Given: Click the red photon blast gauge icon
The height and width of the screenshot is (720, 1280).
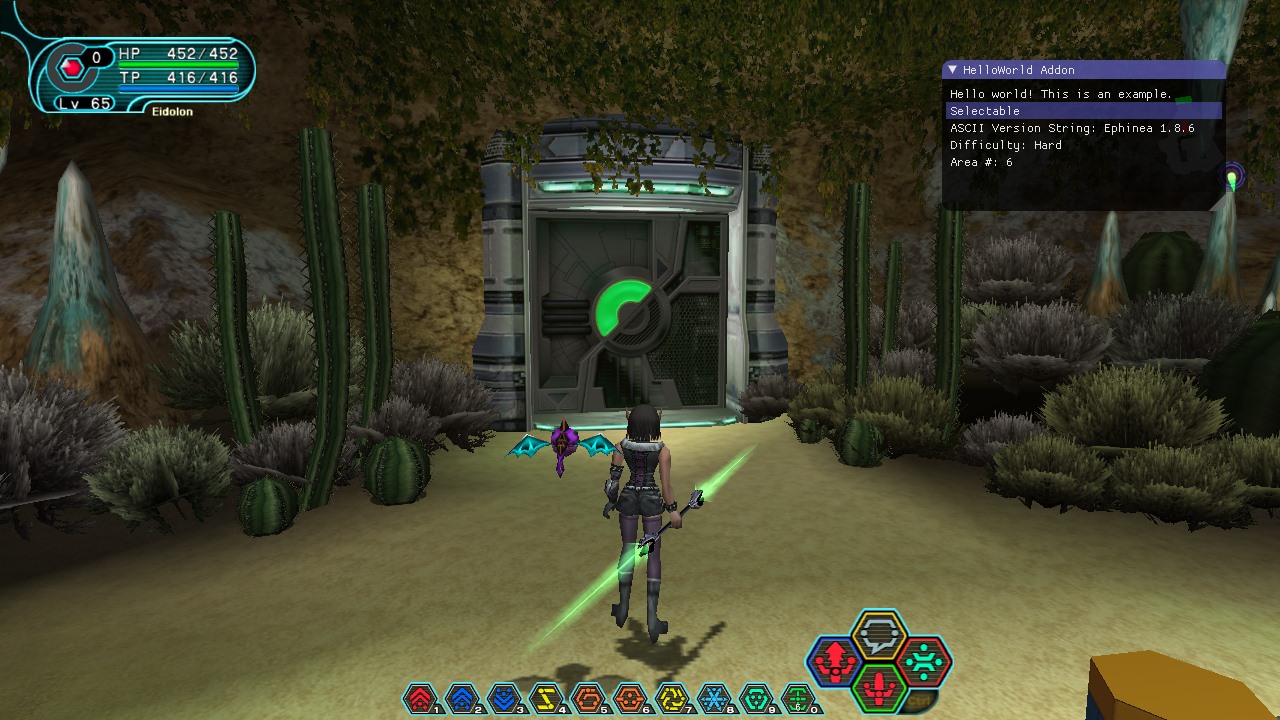Looking at the screenshot, I should [72, 68].
